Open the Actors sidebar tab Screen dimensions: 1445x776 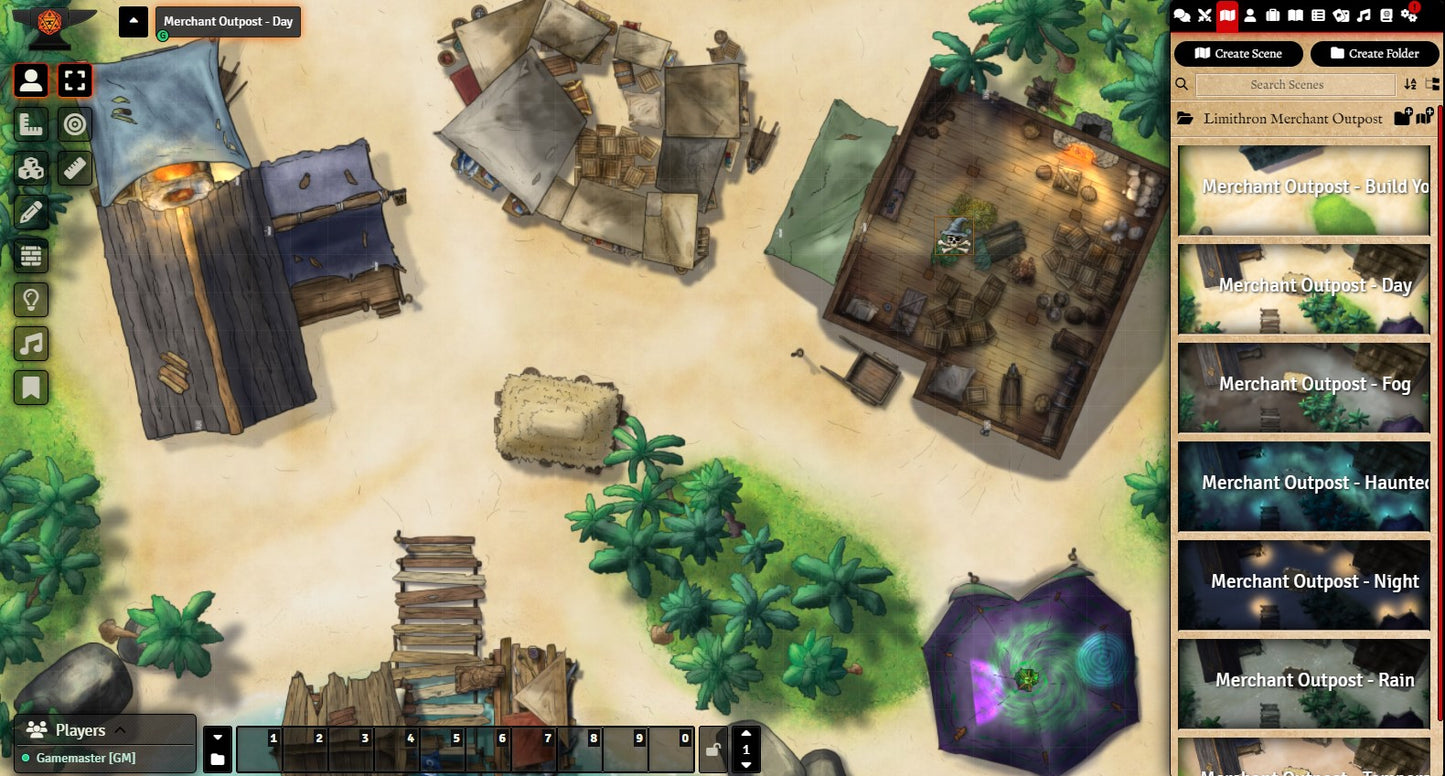[1250, 16]
